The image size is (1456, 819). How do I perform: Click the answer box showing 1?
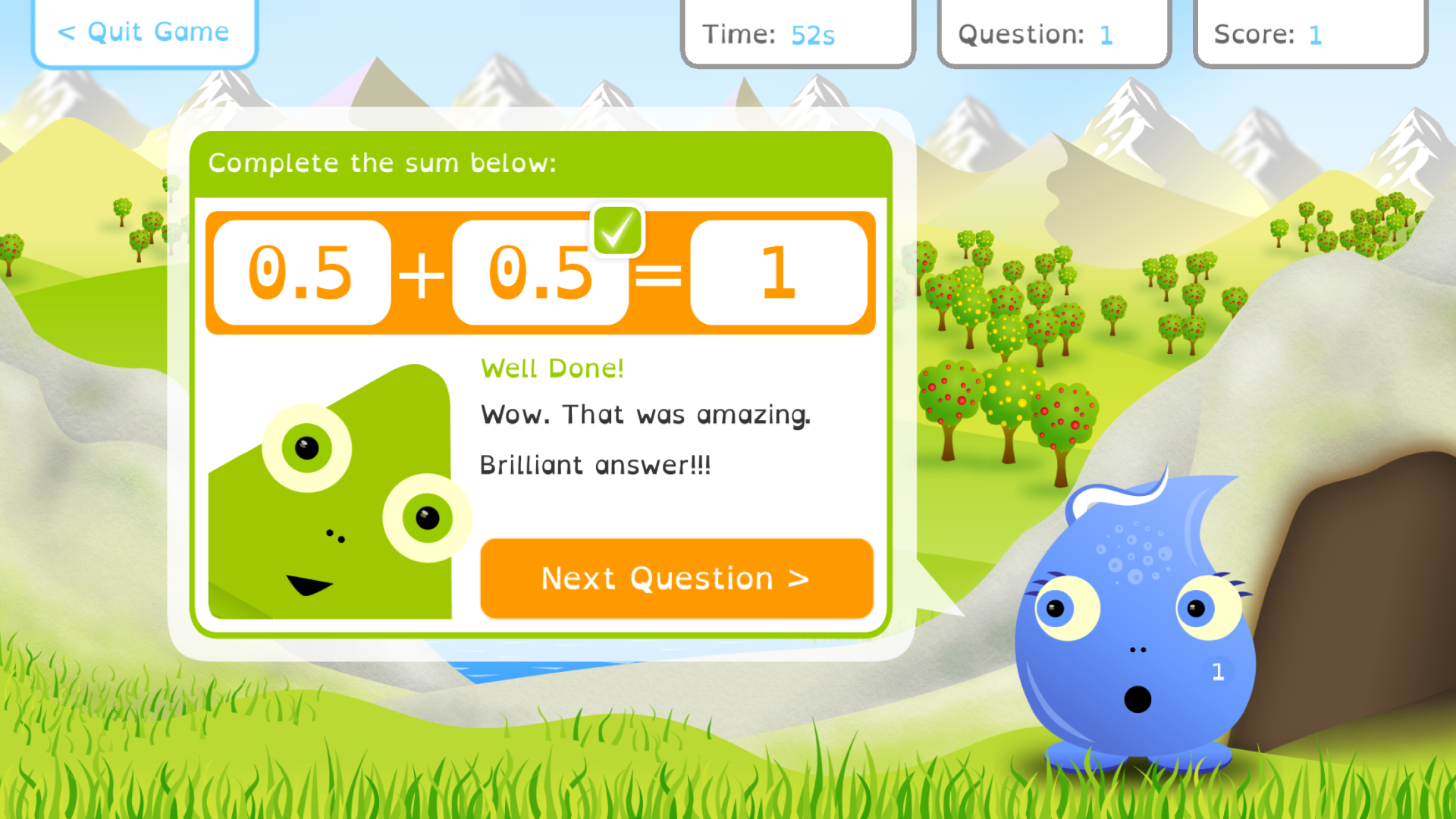pyautogui.click(x=780, y=273)
